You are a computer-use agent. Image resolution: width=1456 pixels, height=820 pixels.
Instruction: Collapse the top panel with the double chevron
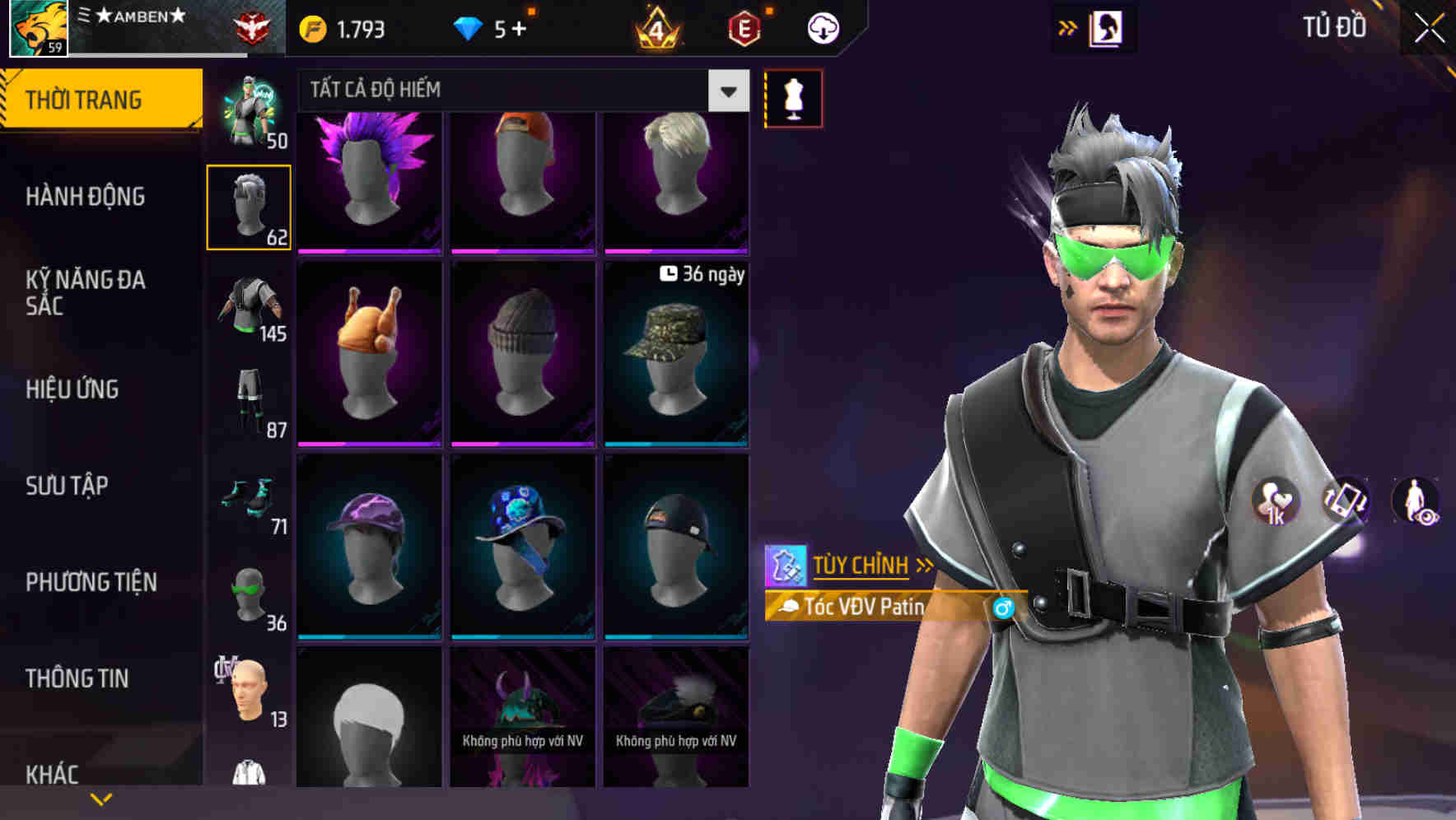(1066, 27)
